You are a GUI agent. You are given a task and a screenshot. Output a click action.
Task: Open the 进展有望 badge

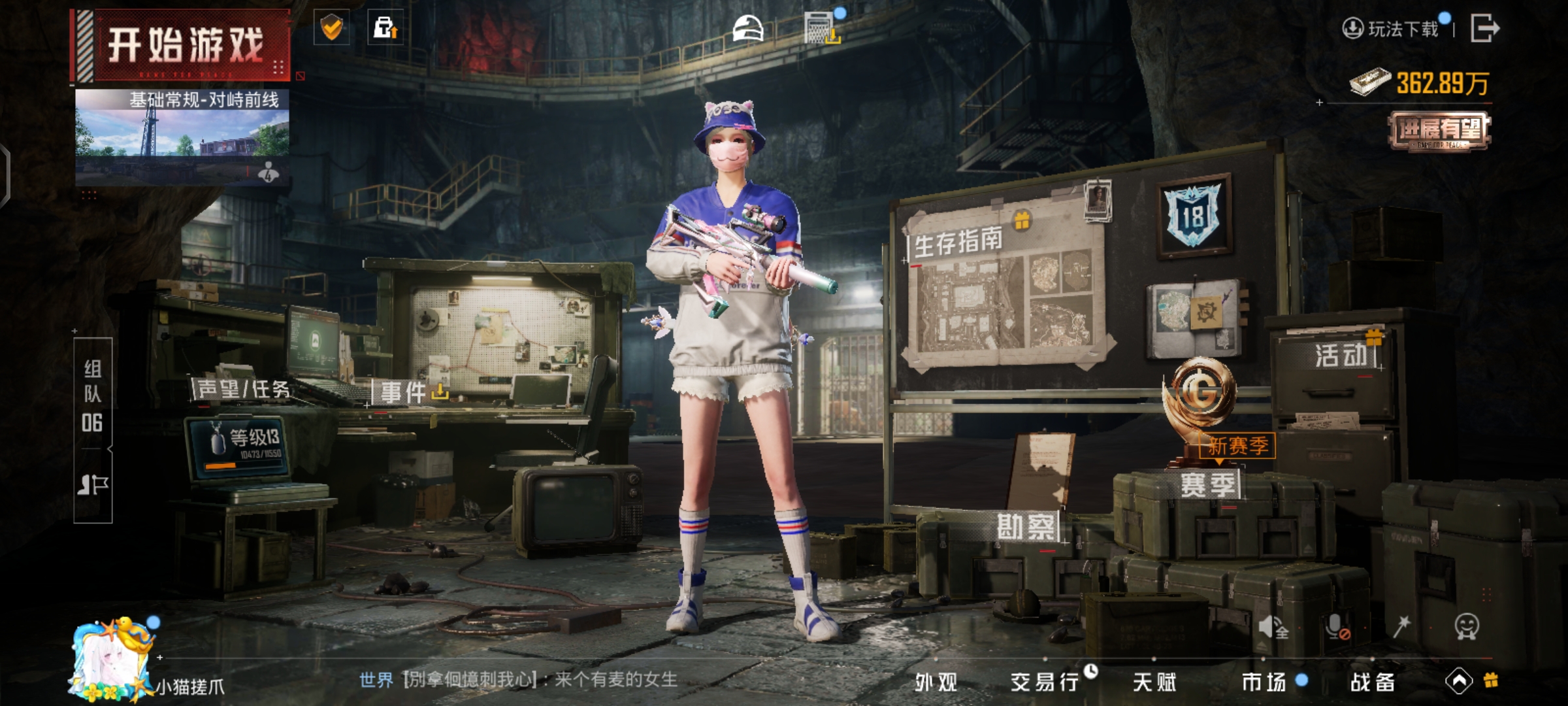[x=1439, y=131]
